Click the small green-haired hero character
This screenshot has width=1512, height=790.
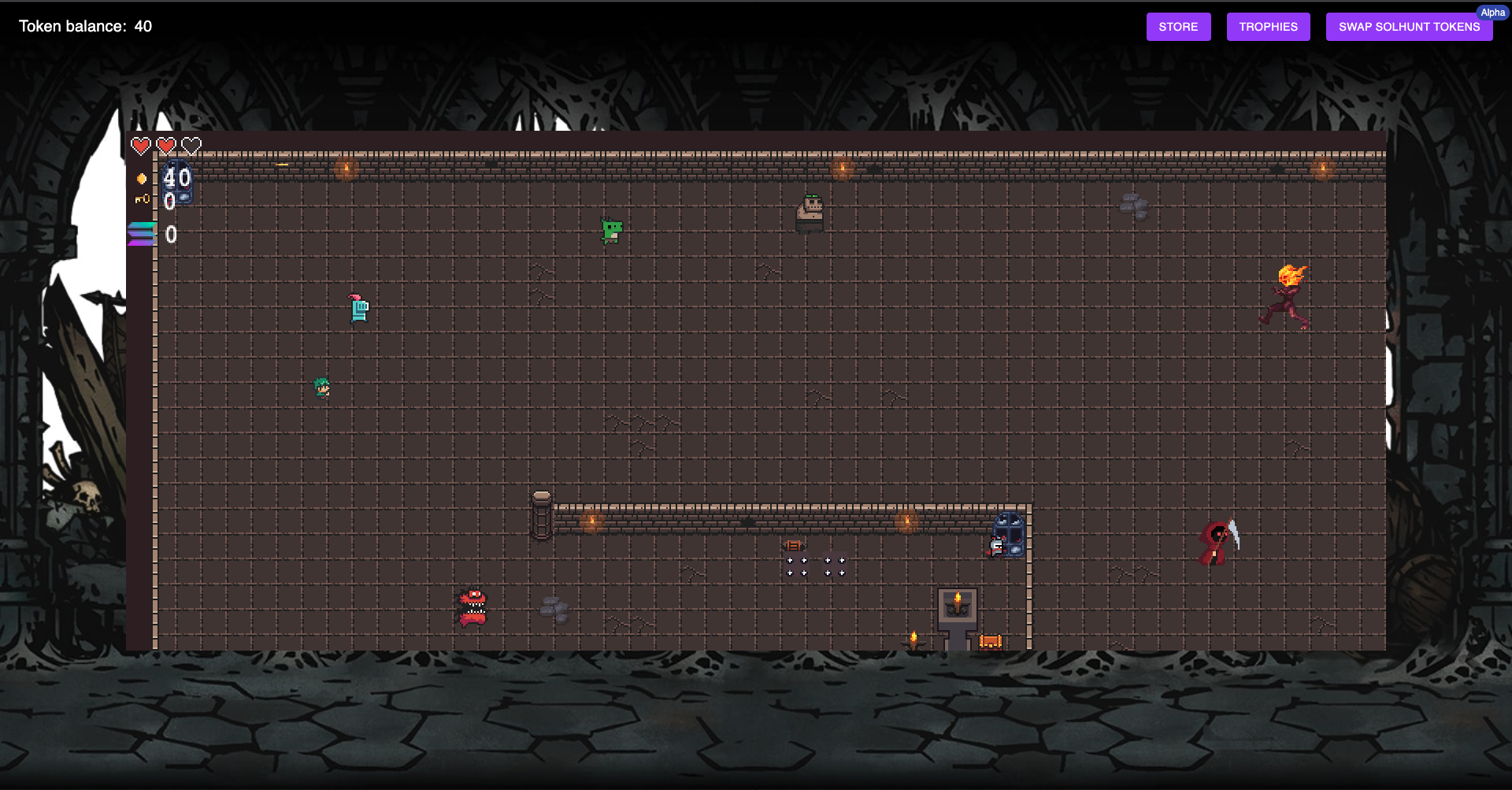[x=321, y=387]
